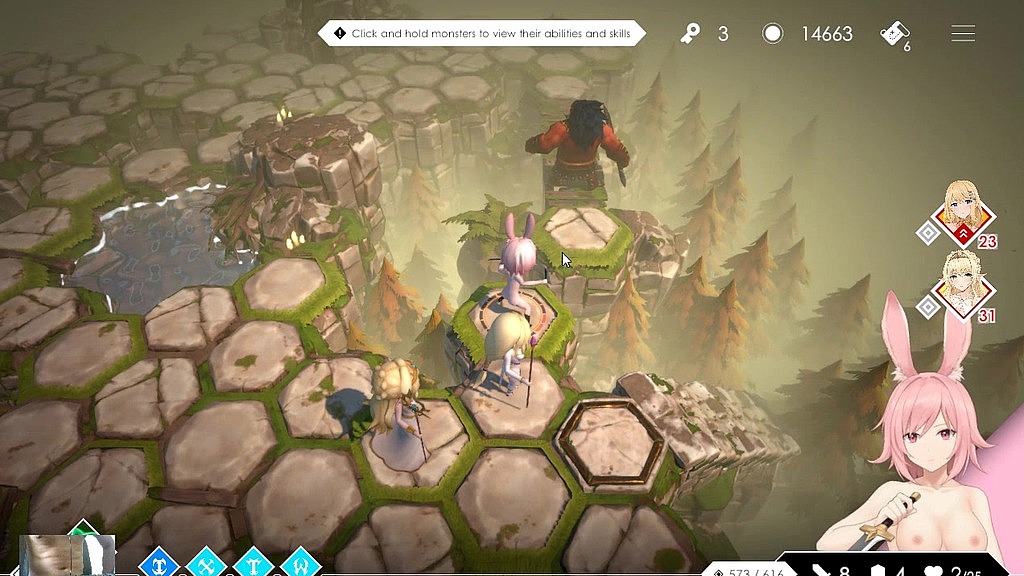Screen dimensions: 1024x576
Task: Activate the dark blue rune ability
Action: (x=158, y=564)
